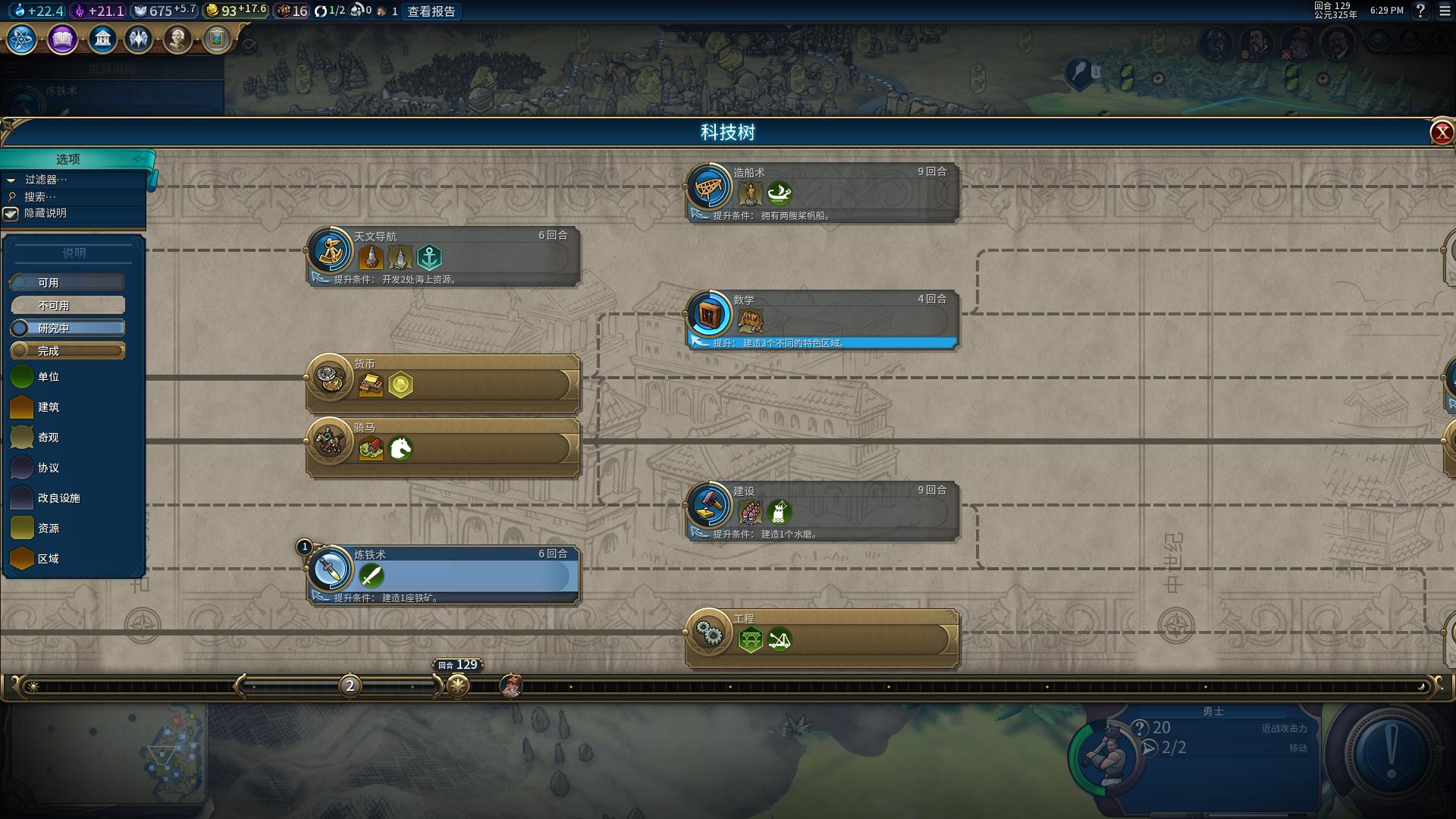Select the 骑马 technology node
1456x819 pixels.
pos(443,447)
